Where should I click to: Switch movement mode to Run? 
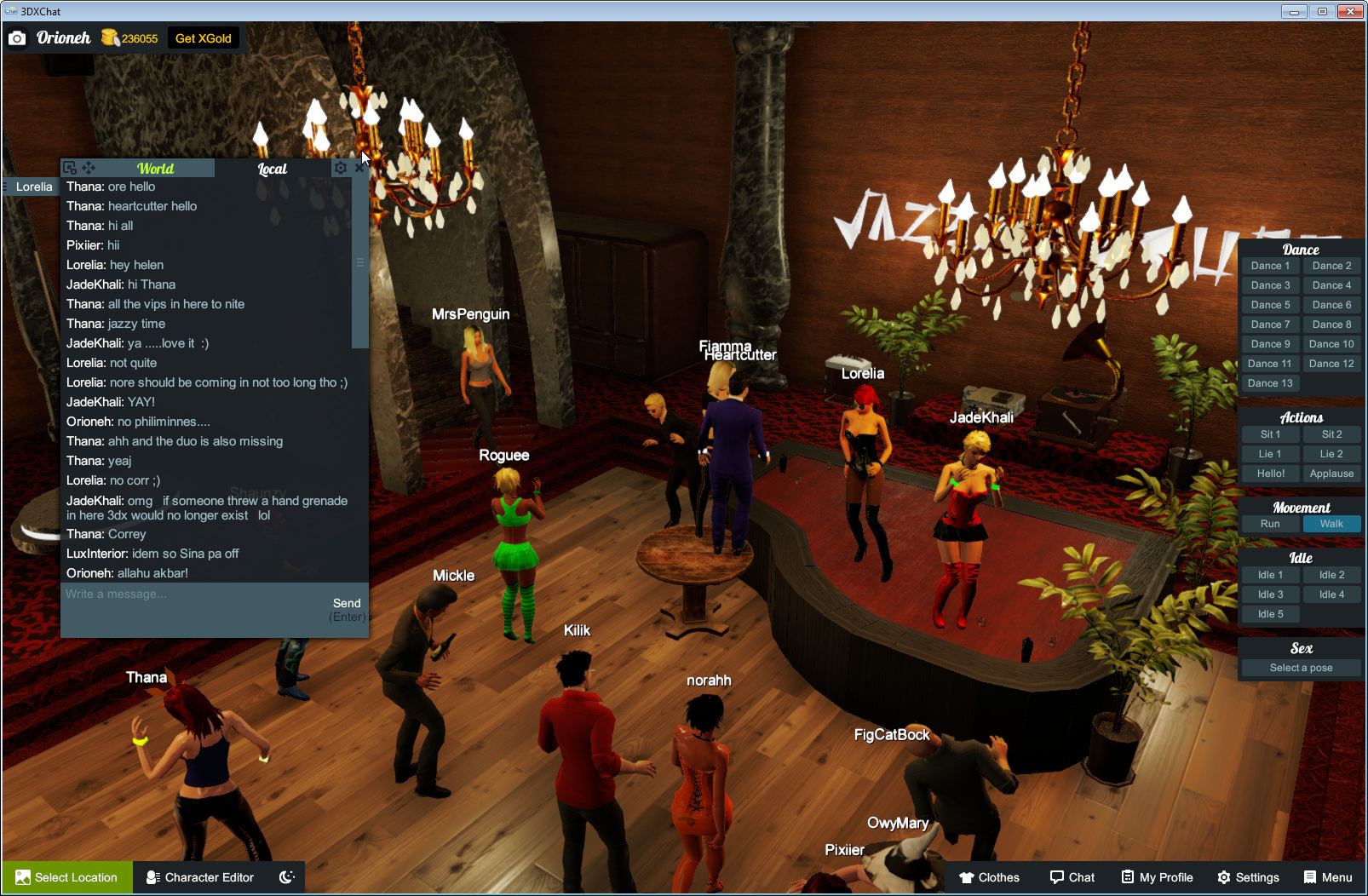point(1270,524)
